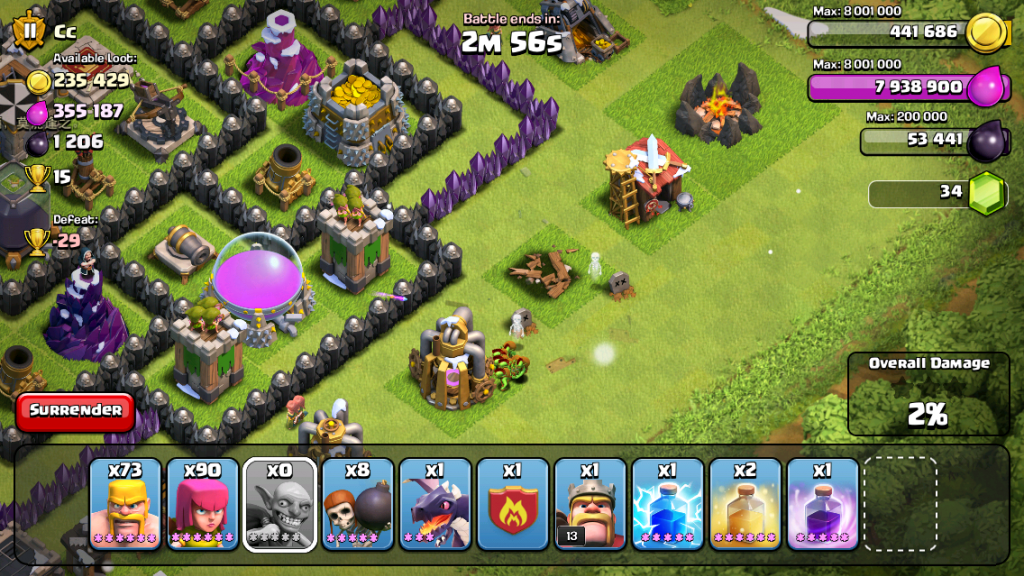Click the red Surrender button
The image size is (1024, 576).
(75, 411)
